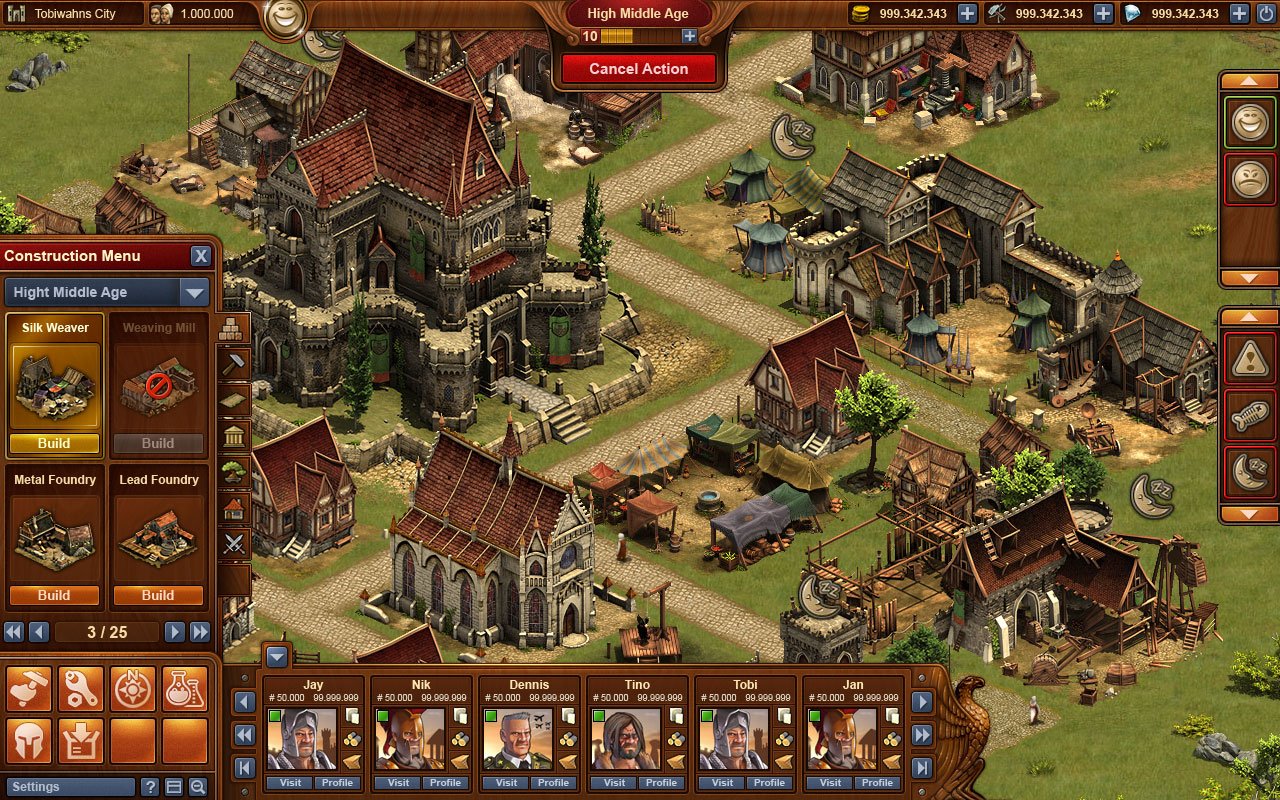Select the military buildings tab with crossed swords

pos(235,543)
